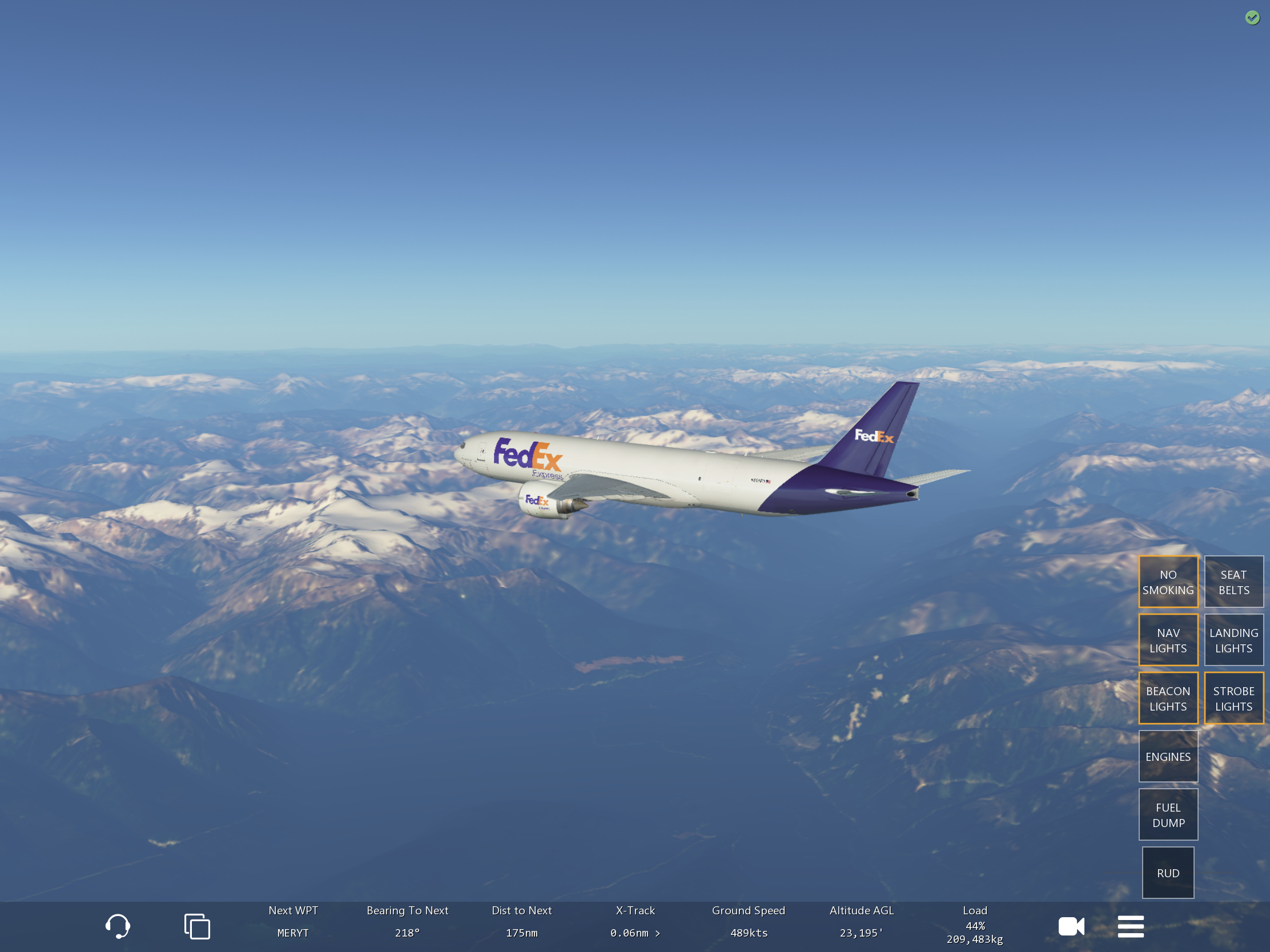
Task: Select the Altitude AGL status item
Action: [861, 922]
